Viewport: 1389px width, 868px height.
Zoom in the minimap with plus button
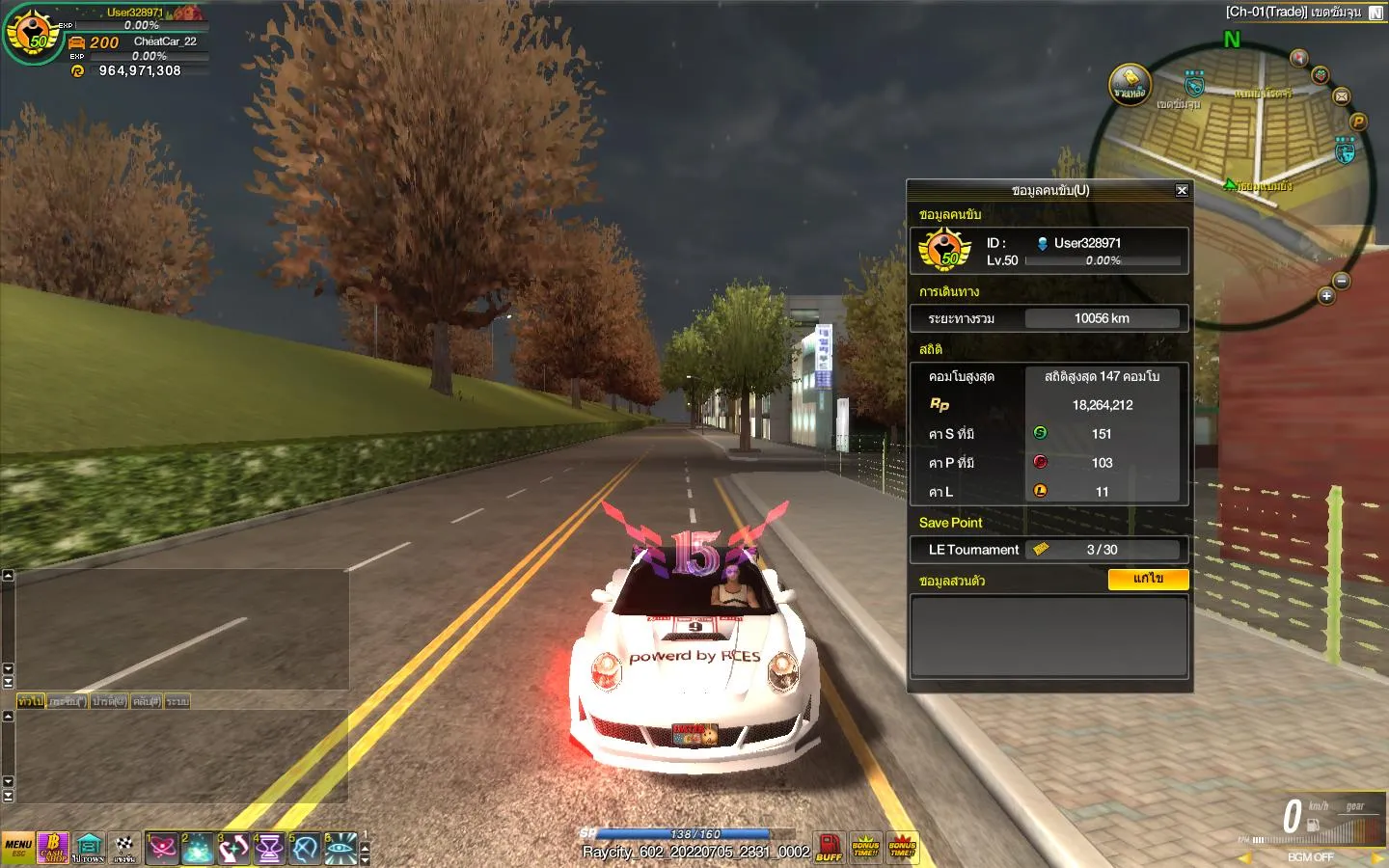tap(1326, 296)
